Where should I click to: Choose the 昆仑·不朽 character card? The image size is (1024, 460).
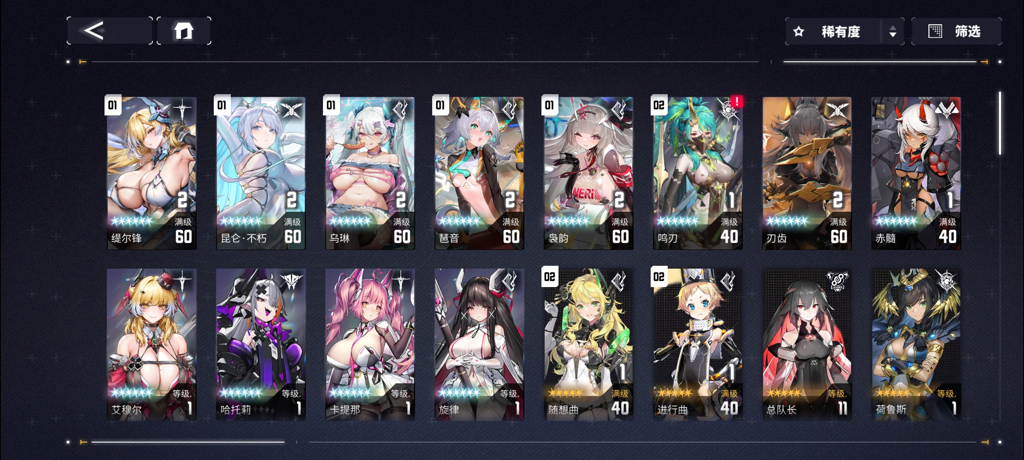(260, 172)
